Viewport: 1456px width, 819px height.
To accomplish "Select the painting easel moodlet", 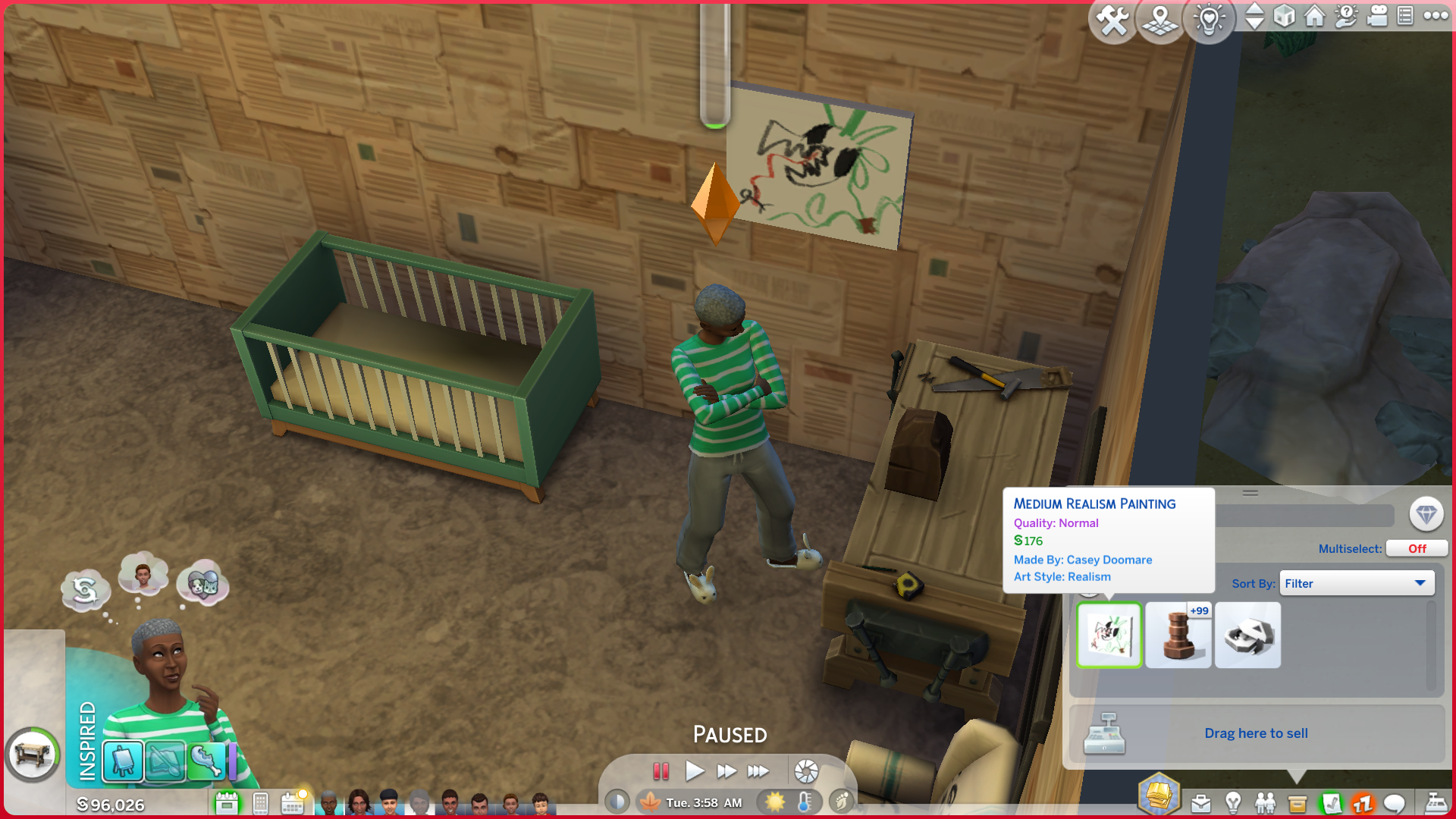I will (123, 761).
